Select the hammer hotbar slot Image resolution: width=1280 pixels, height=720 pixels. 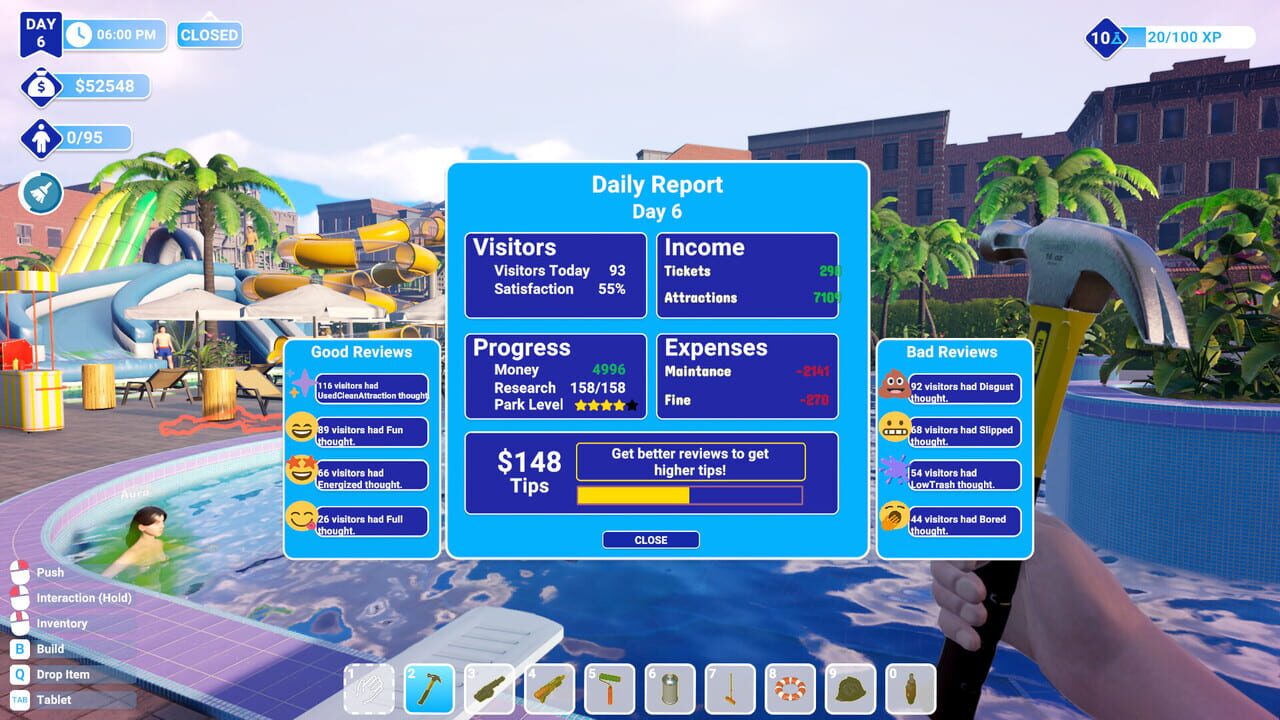430,689
